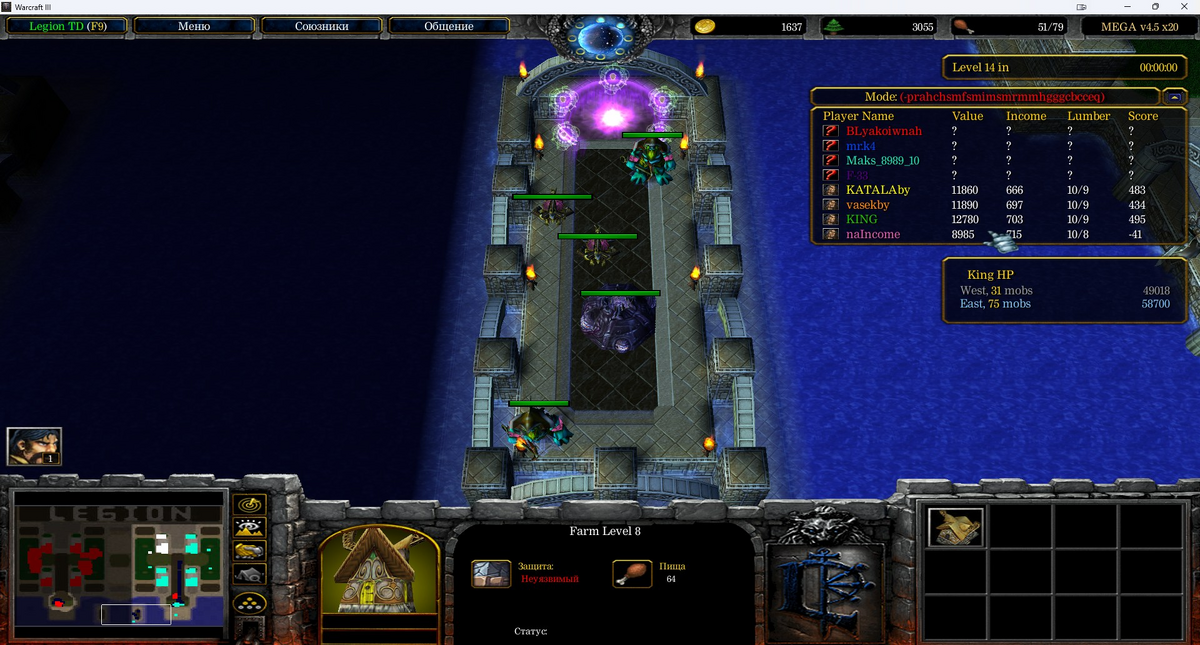Click the formation movement toggle button
Viewport: 1200px width, 645px height.
(249, 603)
